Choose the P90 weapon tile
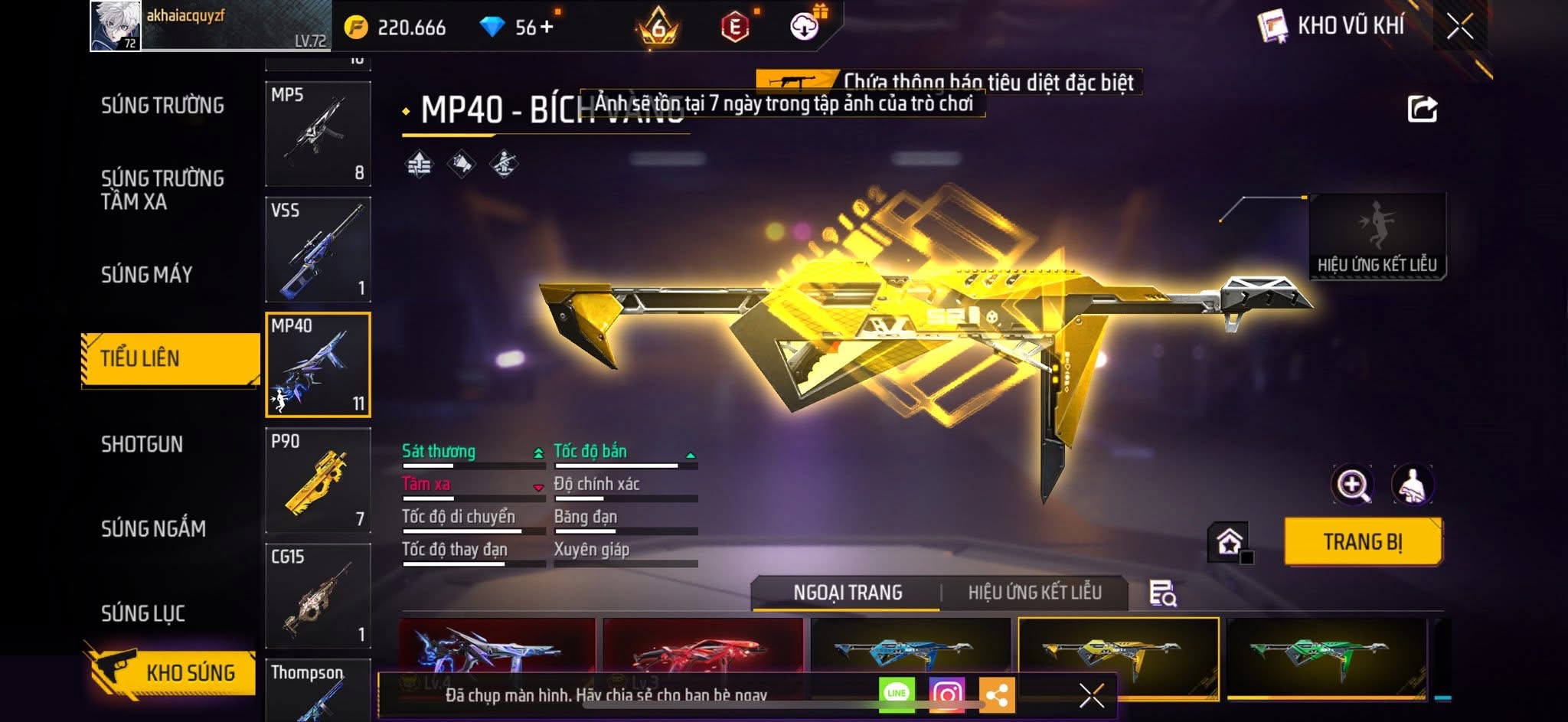Screen dimensions: 1568x722 point(318,480)
